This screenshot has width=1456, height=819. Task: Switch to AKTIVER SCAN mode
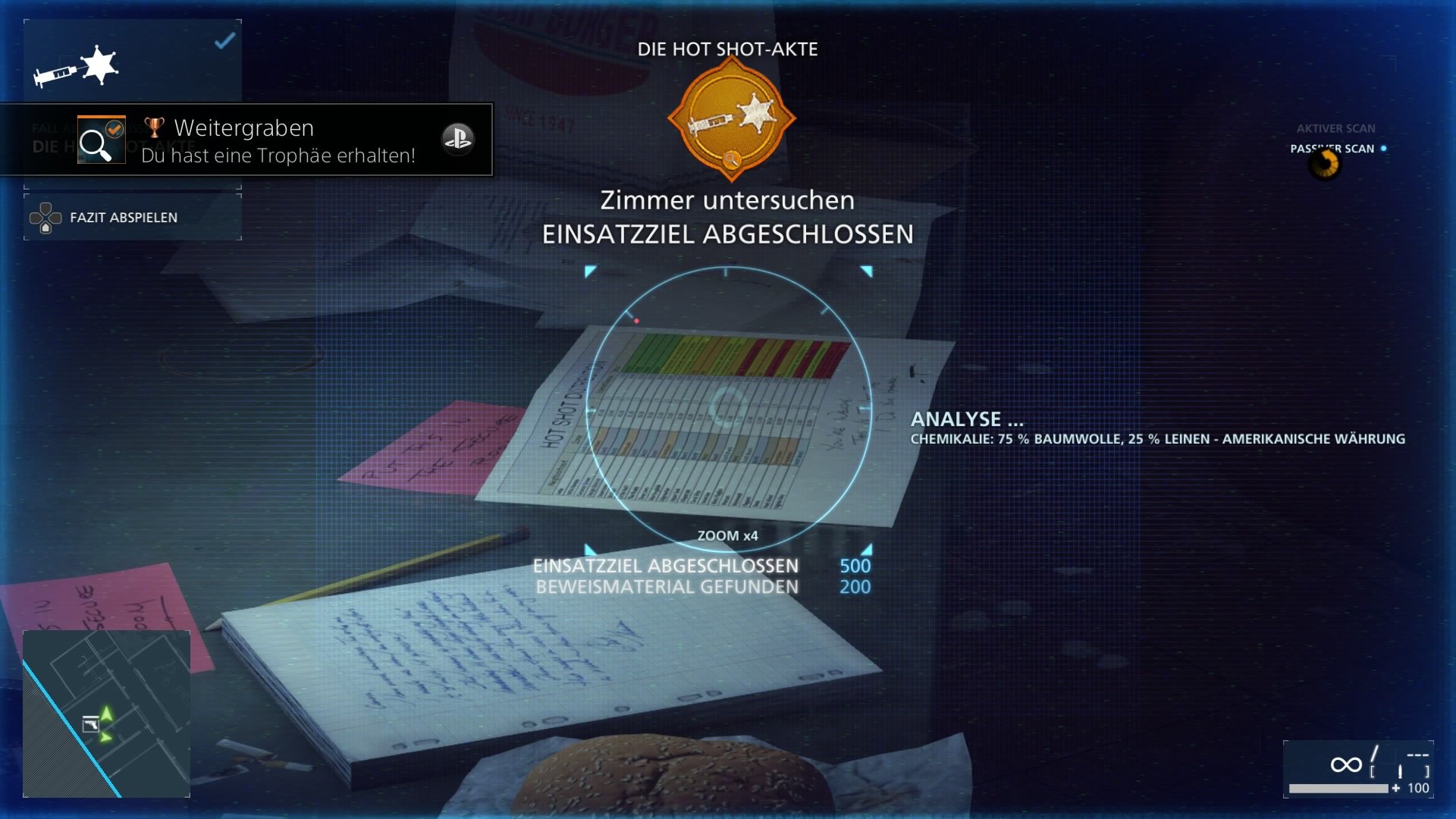pos(1337,128)
